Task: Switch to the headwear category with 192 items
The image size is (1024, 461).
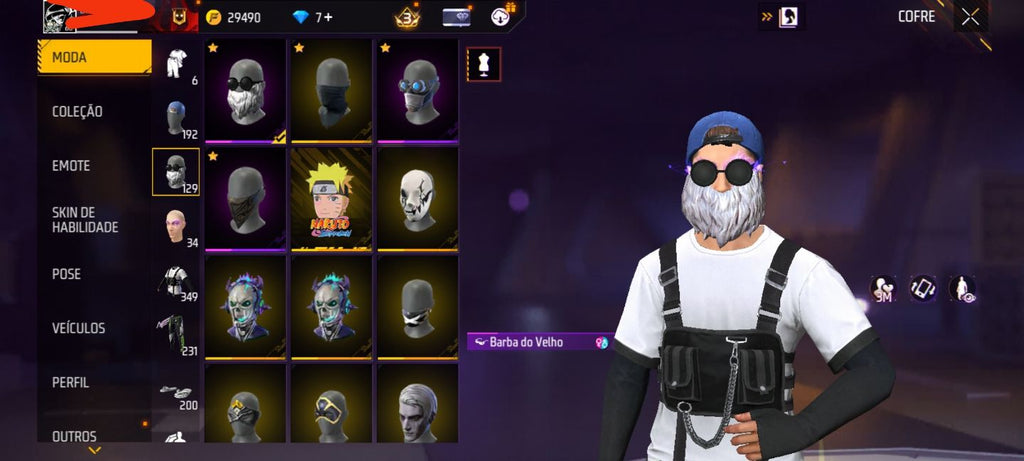Action: pyautogui.click(x=176, y=119)
